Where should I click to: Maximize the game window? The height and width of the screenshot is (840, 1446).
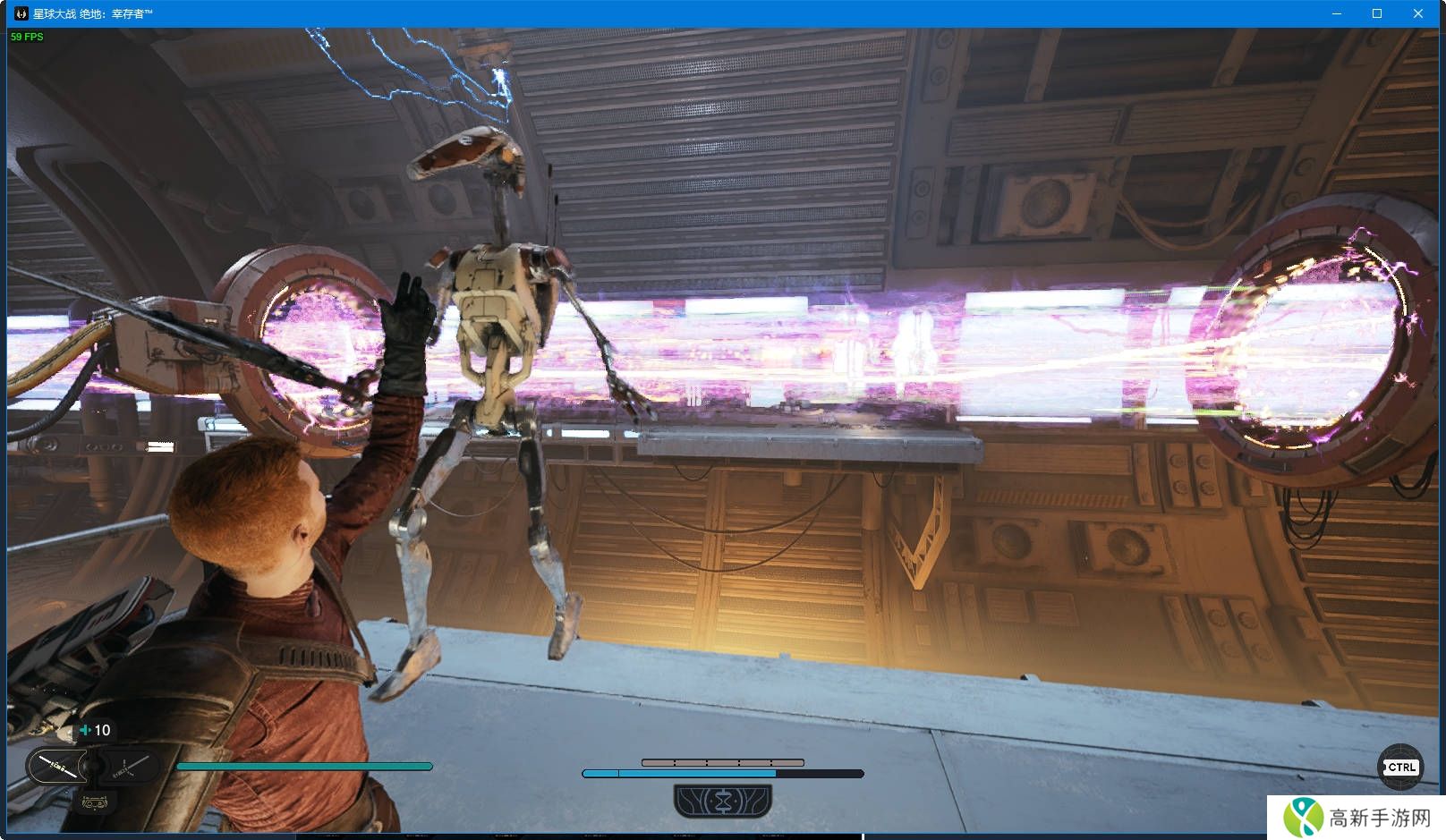(1377, 13)
